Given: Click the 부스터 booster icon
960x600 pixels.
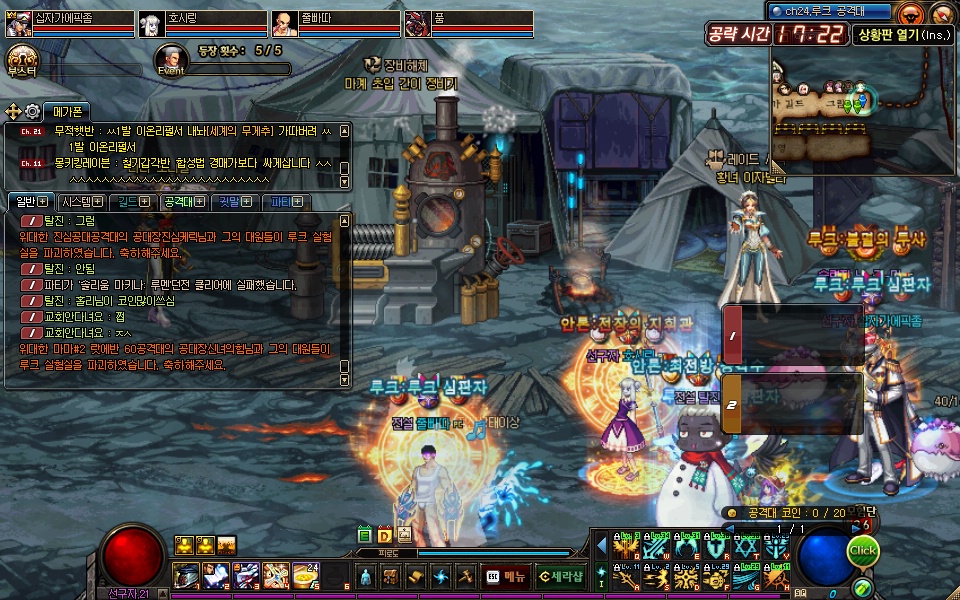Looking at the screenshot, I should [x=21, y=58].
